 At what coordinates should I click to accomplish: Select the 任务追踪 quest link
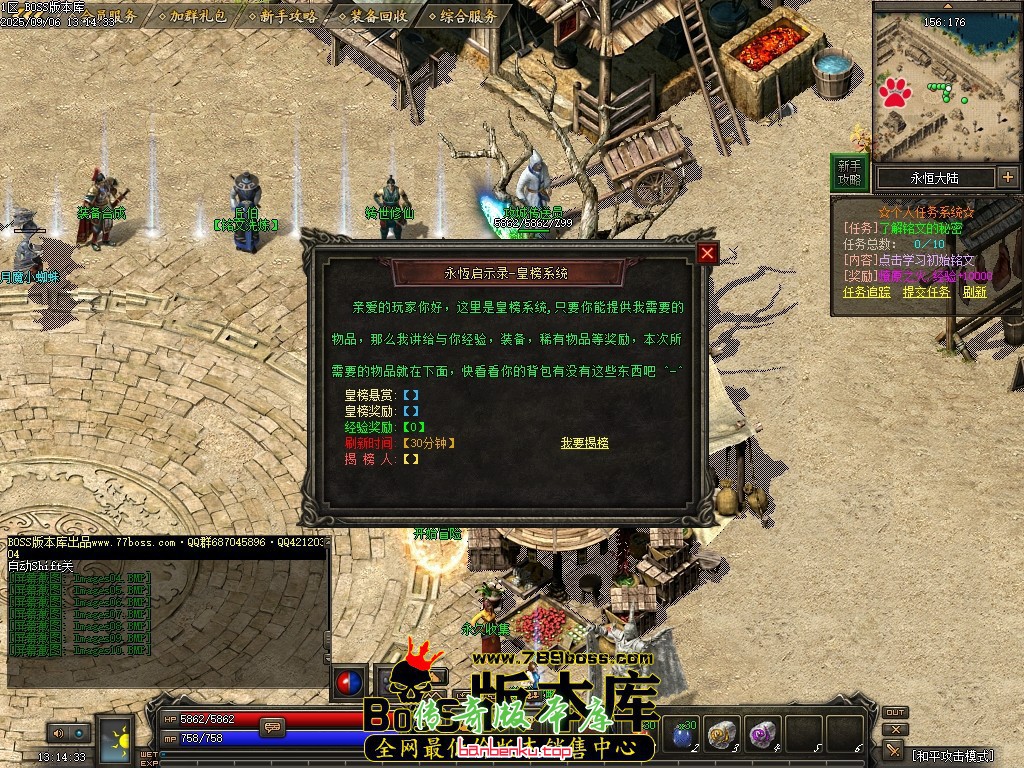(866, 292)
